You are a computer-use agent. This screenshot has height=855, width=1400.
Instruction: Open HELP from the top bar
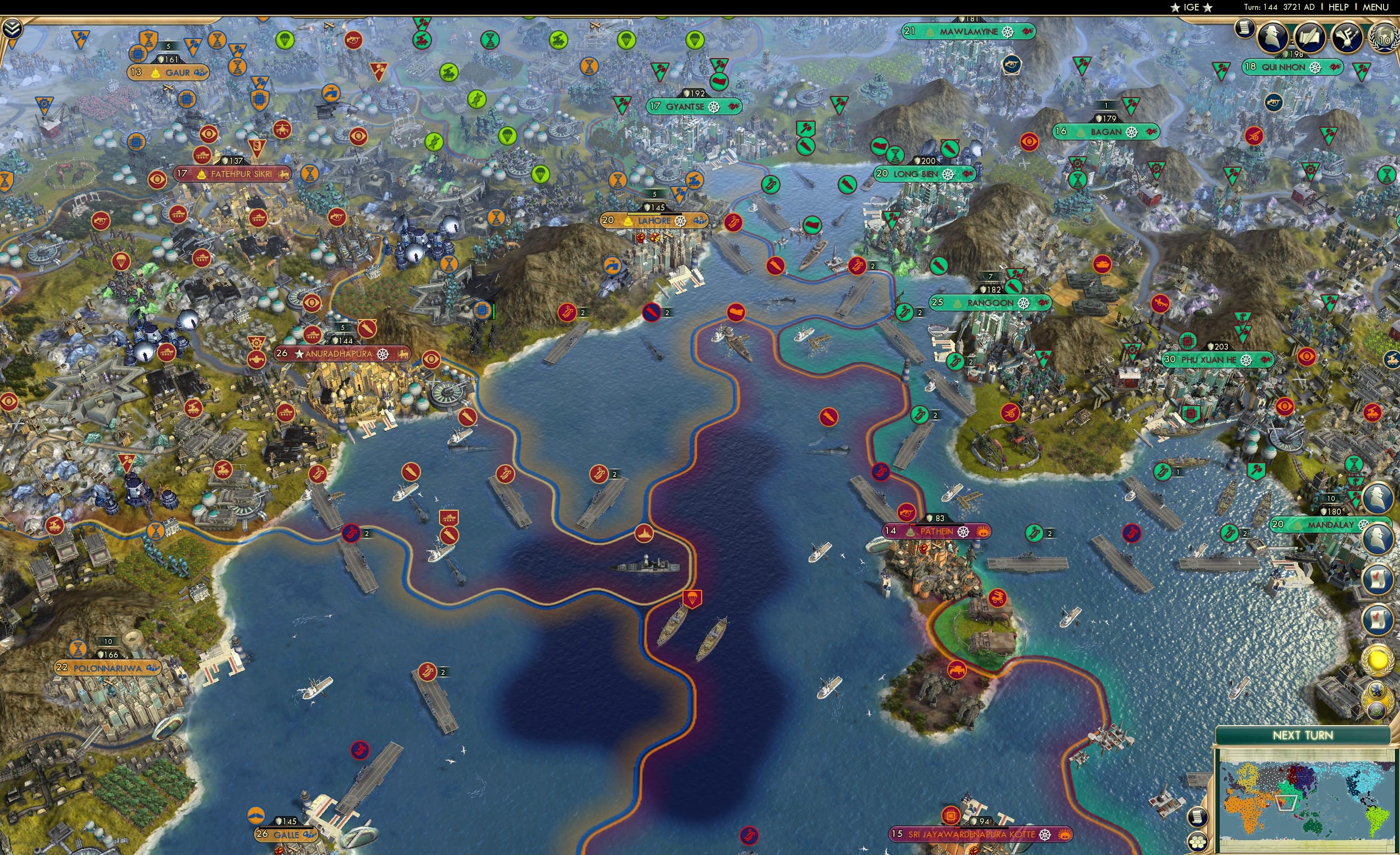click(x=1339, y=7)
